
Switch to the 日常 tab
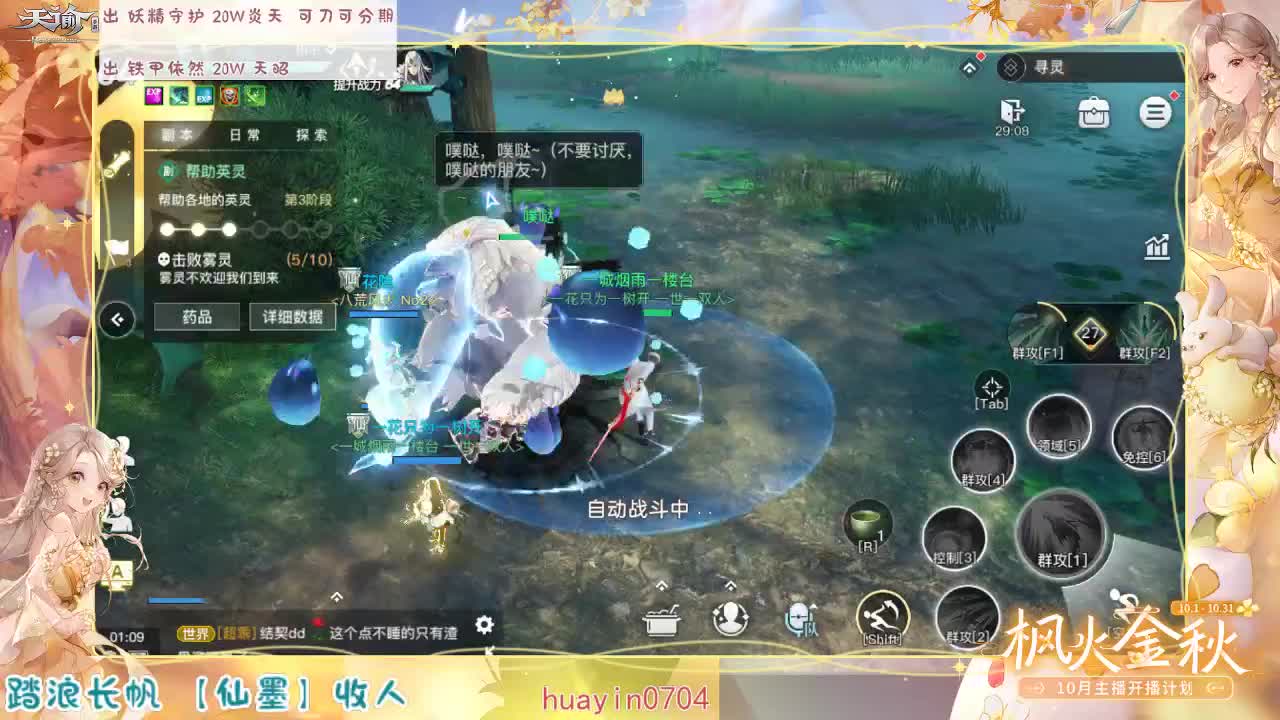point(243,133)
